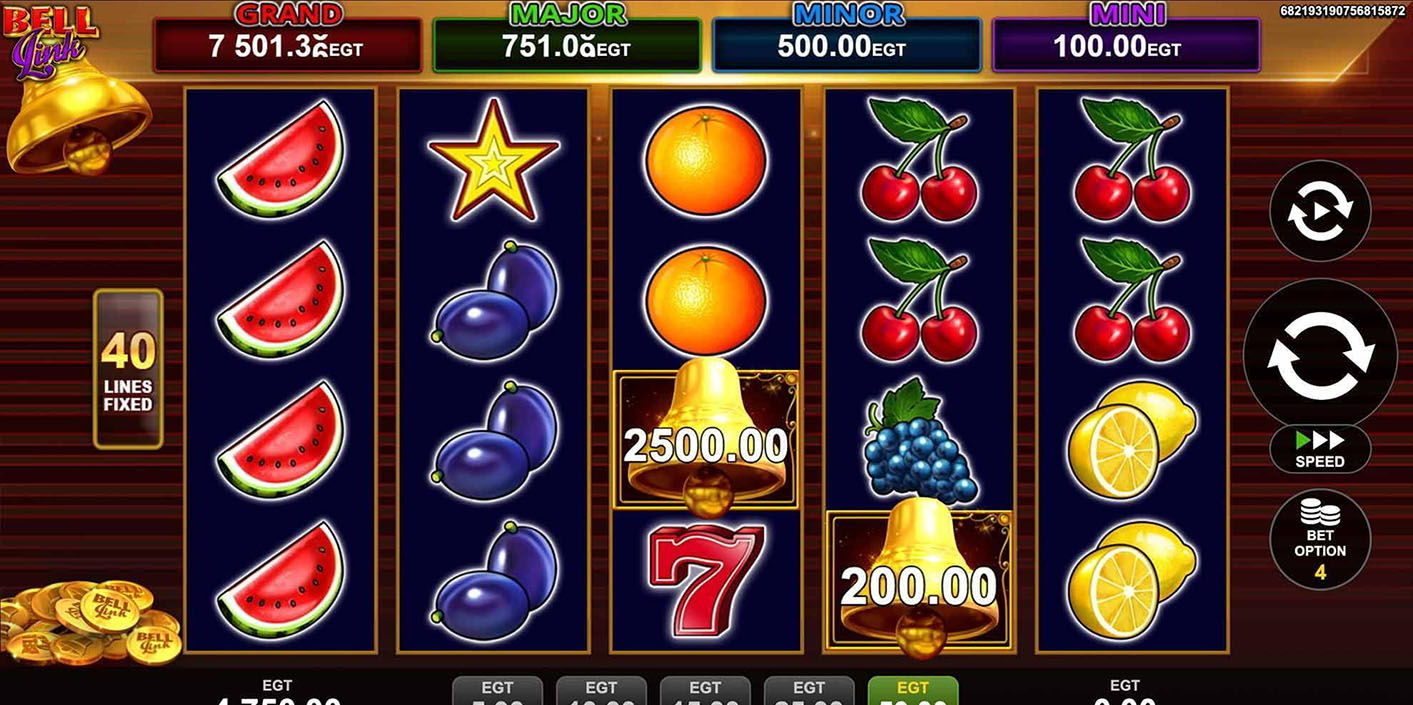Choose the 5.00 EGT bet button
Screen dimensions: 1413x705
point(497,691)
